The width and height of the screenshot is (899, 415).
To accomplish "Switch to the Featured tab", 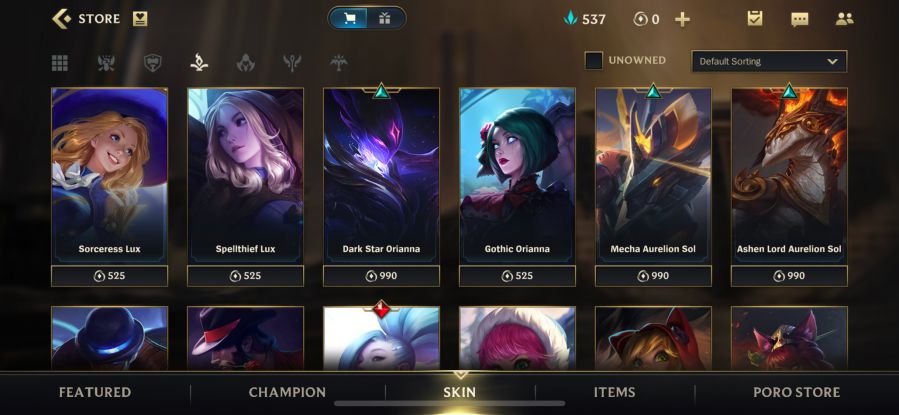I will point(95,392).
